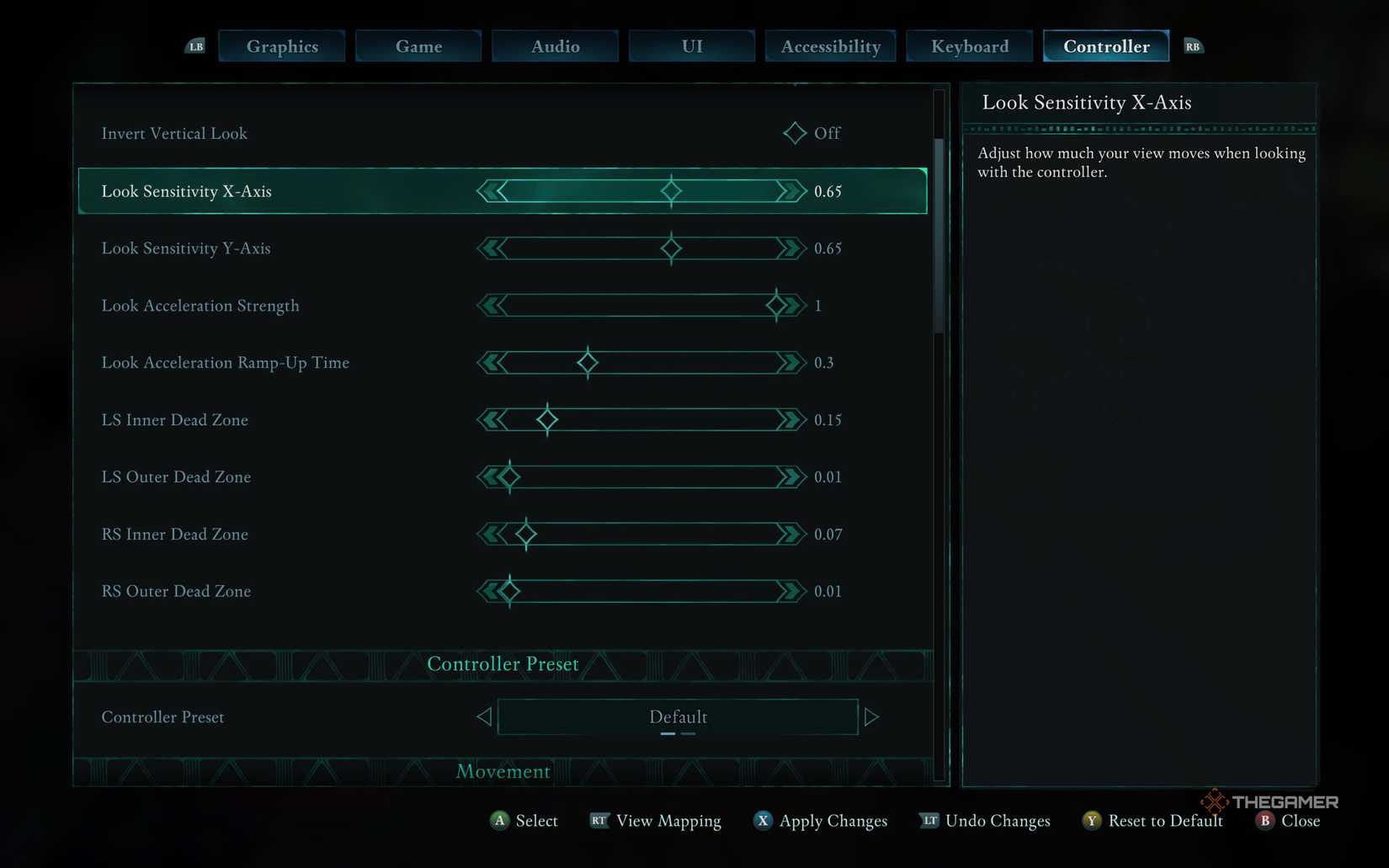Click the LB bumper icon beside Graphics
Image resolution: width=1389 pixels, height=868 pixels.
(196, 46)
